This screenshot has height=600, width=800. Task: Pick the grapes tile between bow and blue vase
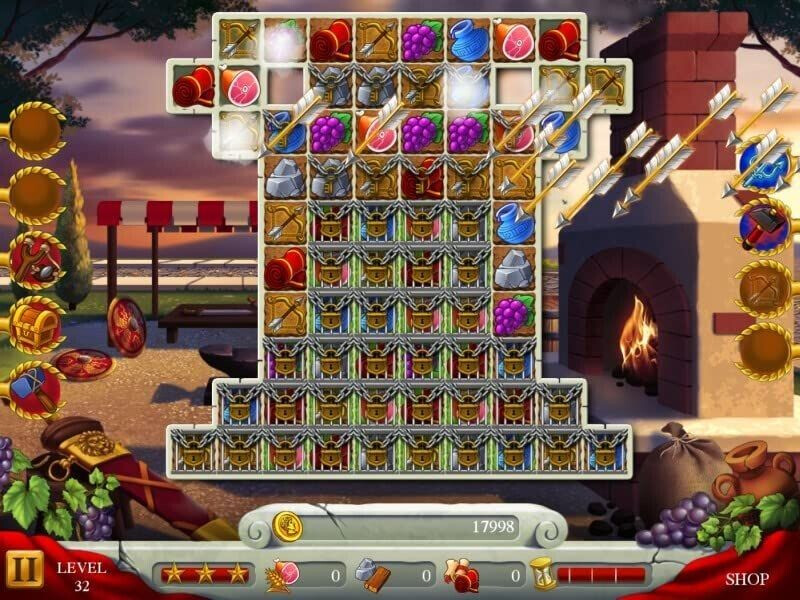pos(422,40)
